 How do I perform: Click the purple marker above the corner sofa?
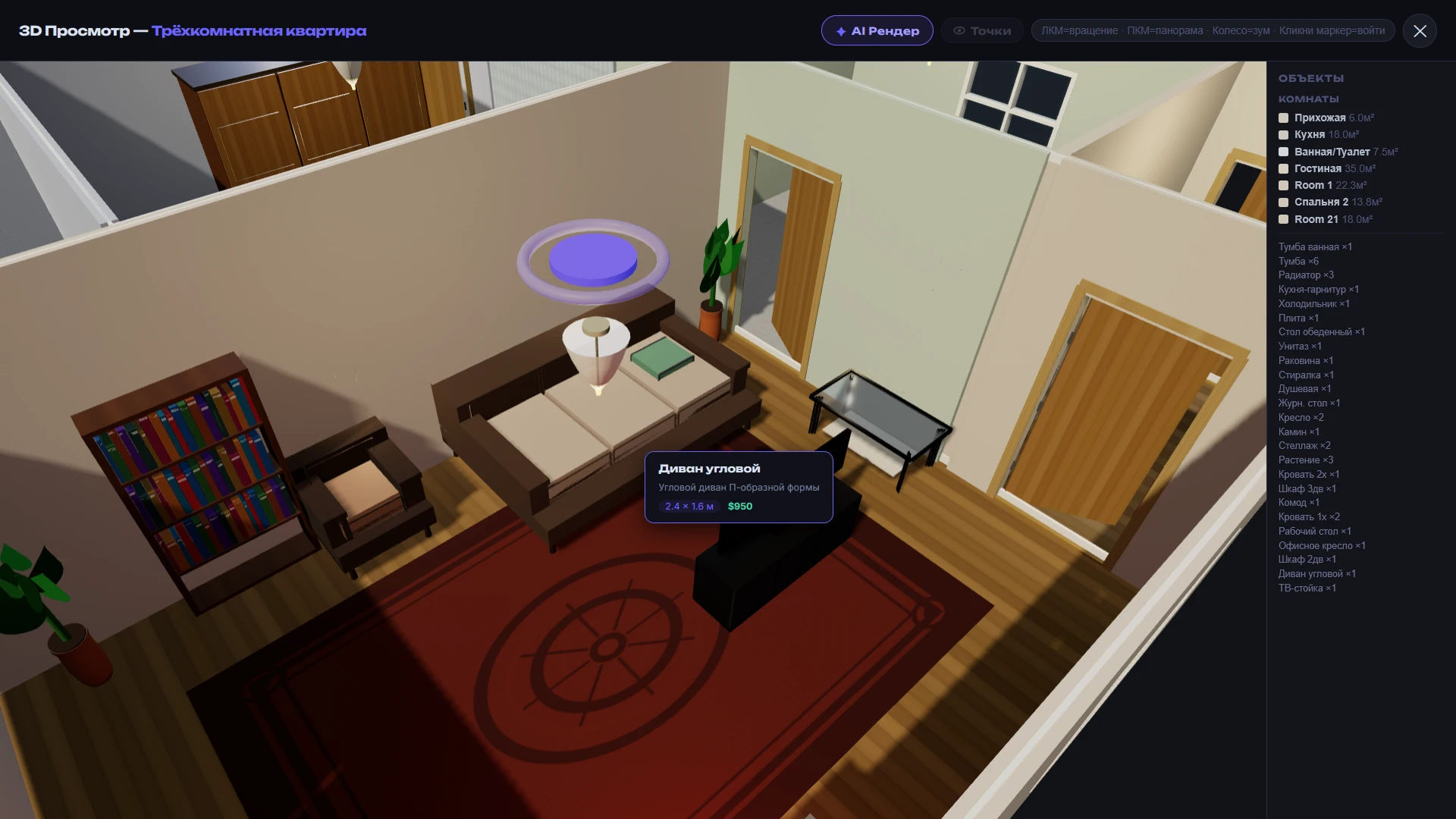(591, 260)
